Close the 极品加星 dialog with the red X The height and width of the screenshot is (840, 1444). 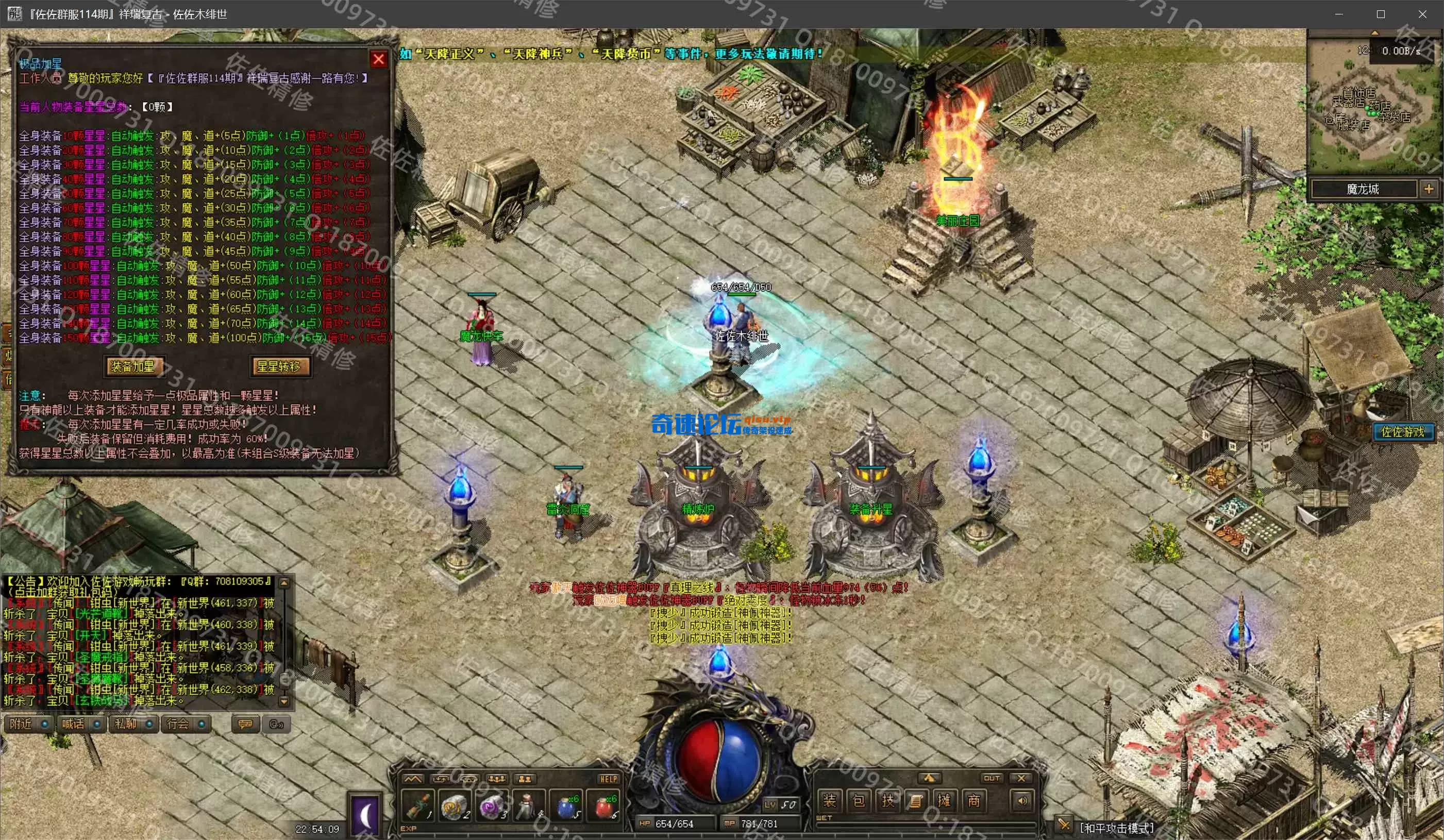click(378, 59)
